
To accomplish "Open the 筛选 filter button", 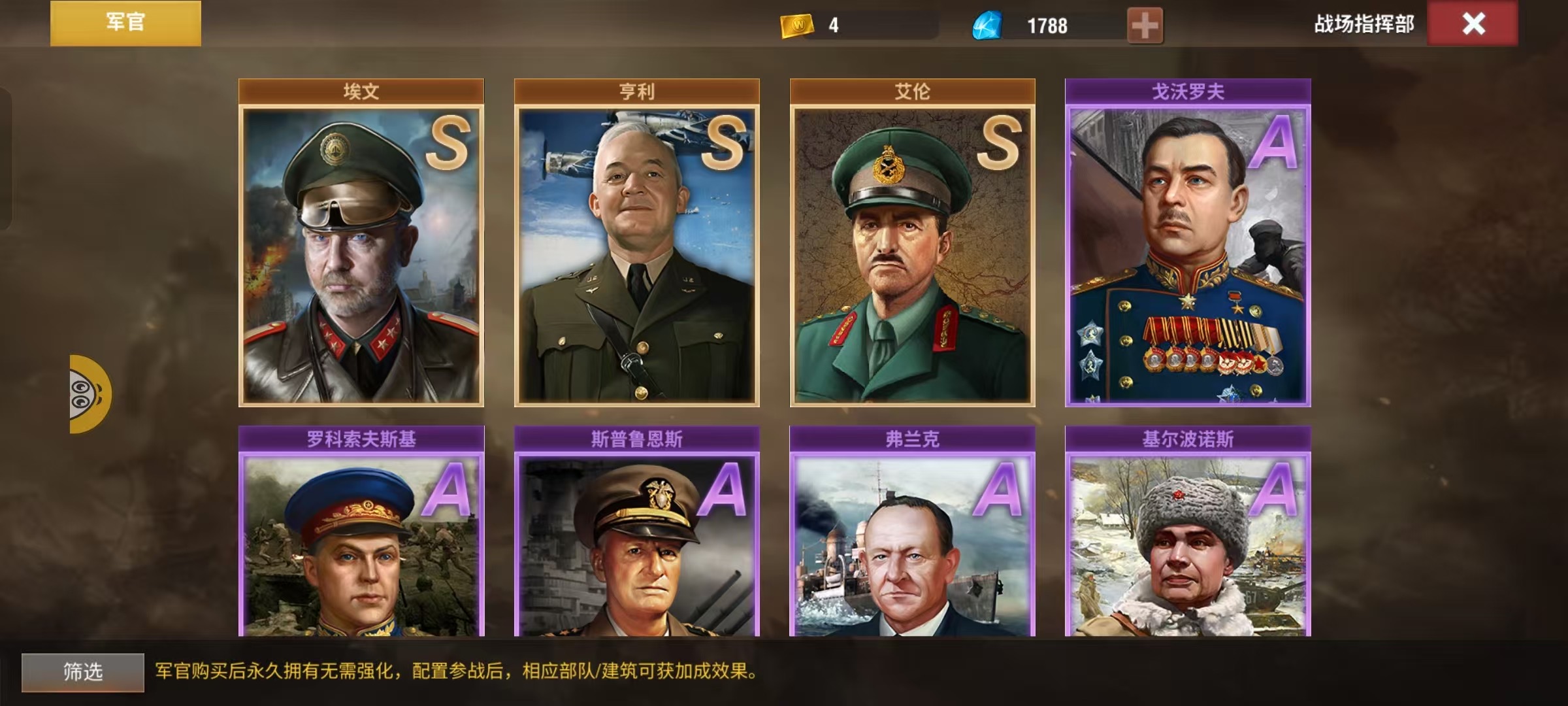I will [x=83, y=672].
